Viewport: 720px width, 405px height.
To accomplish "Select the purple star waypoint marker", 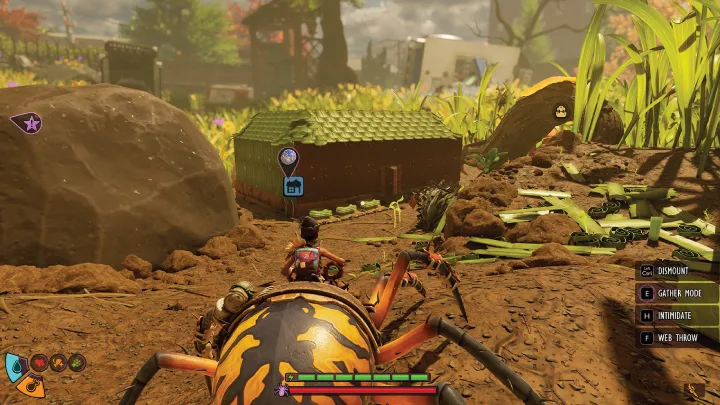I will 28,124.
